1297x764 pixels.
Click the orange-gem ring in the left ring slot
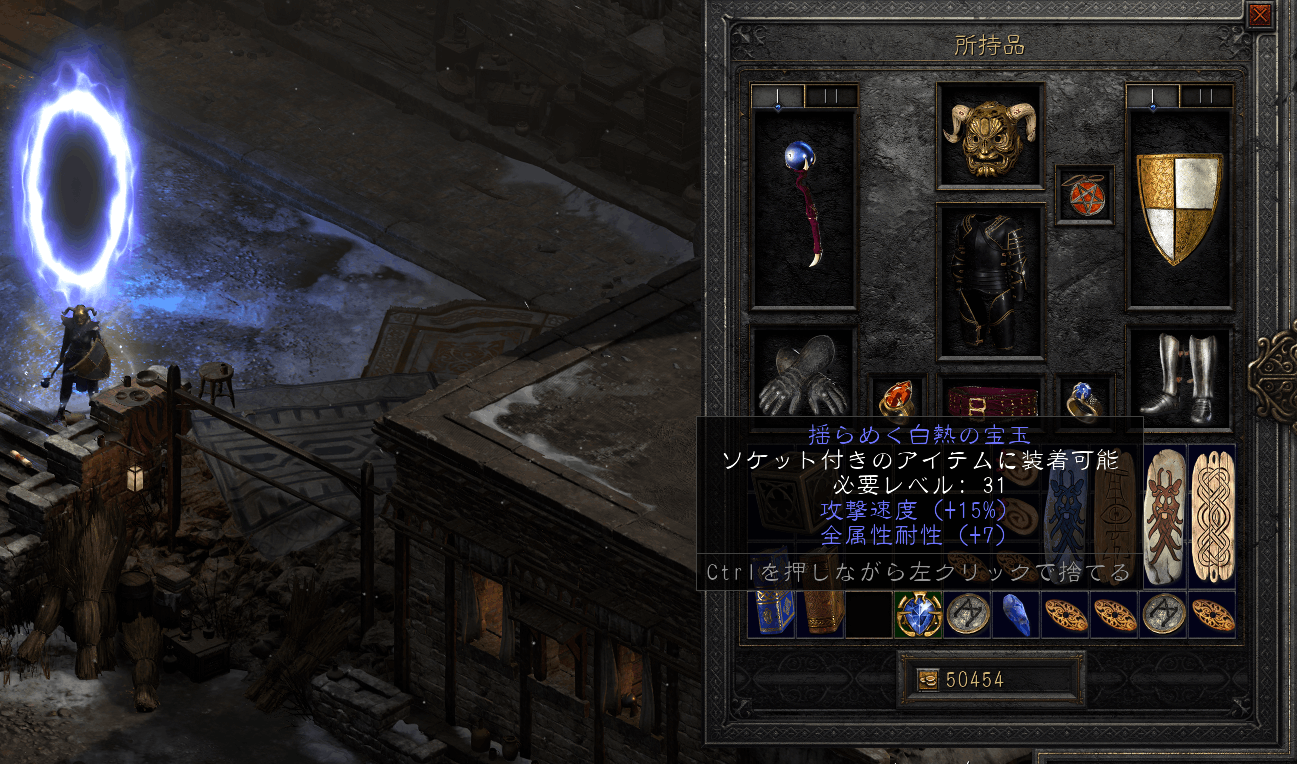coord(898,398)
